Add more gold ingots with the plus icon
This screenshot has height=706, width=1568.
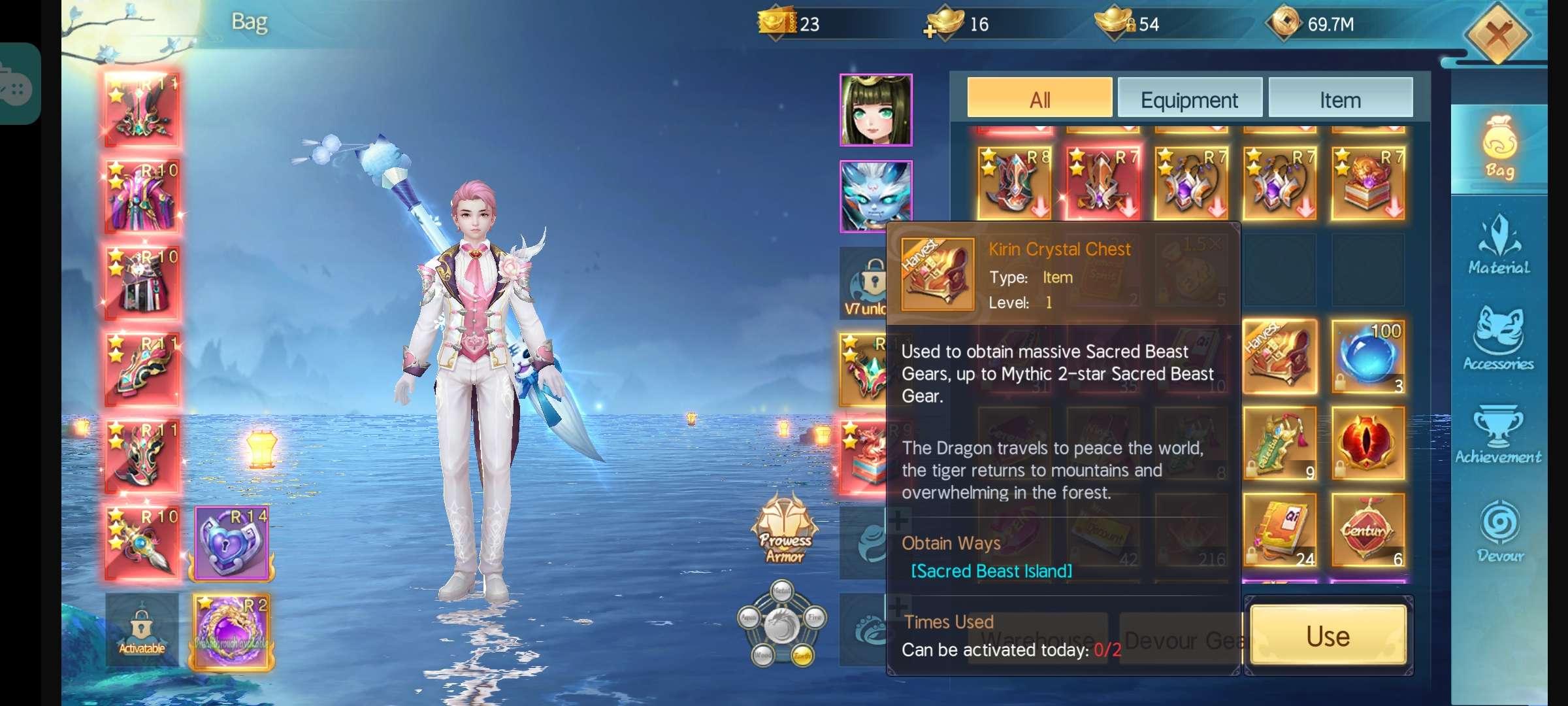pyautogui.click(x=930, y=31)
